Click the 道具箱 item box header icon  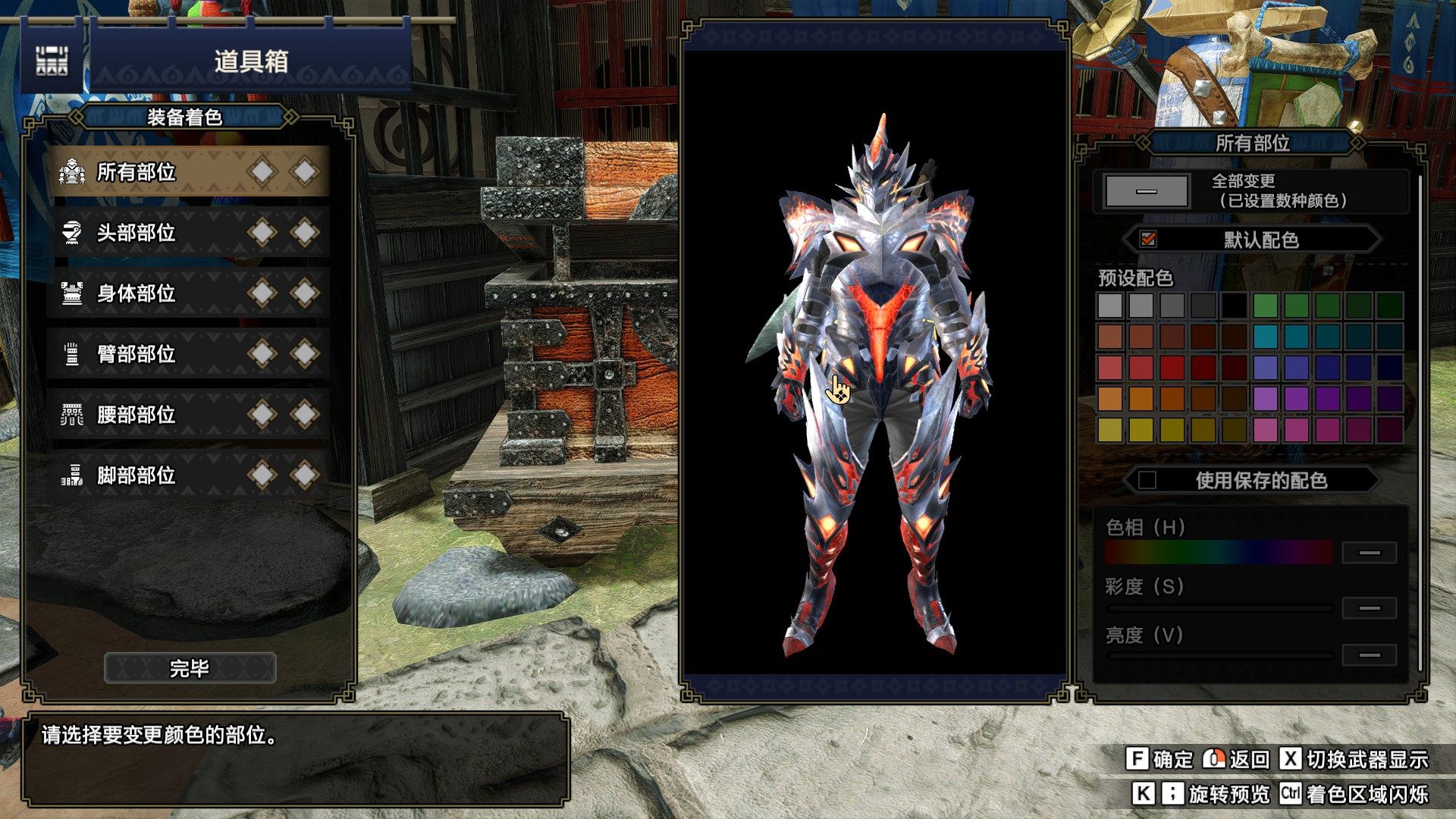point(52,61)
